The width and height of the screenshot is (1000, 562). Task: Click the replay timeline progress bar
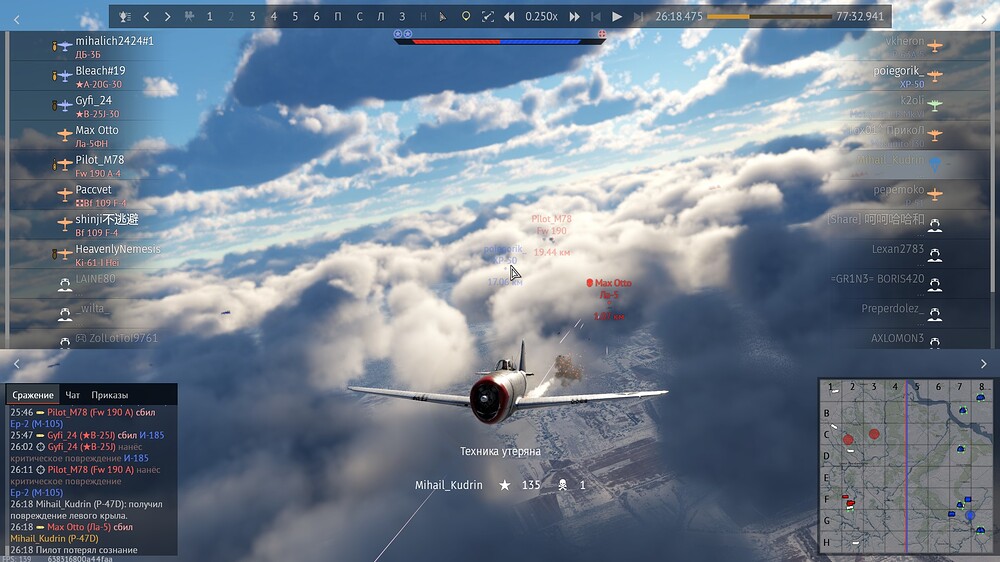point(768,17)
